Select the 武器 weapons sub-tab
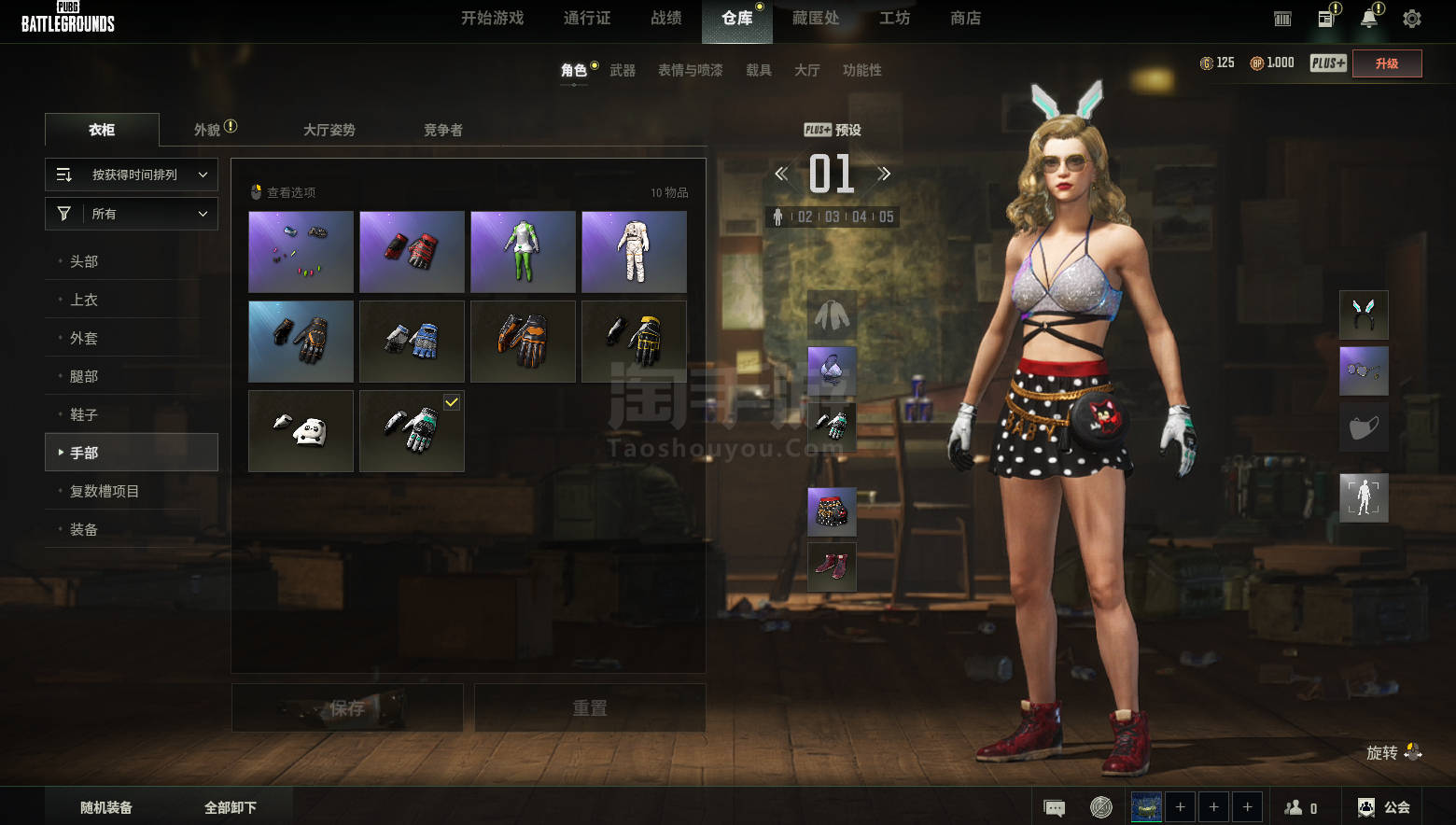The height and width of the screenshot is (825, 1456). (x=623, y=71)
